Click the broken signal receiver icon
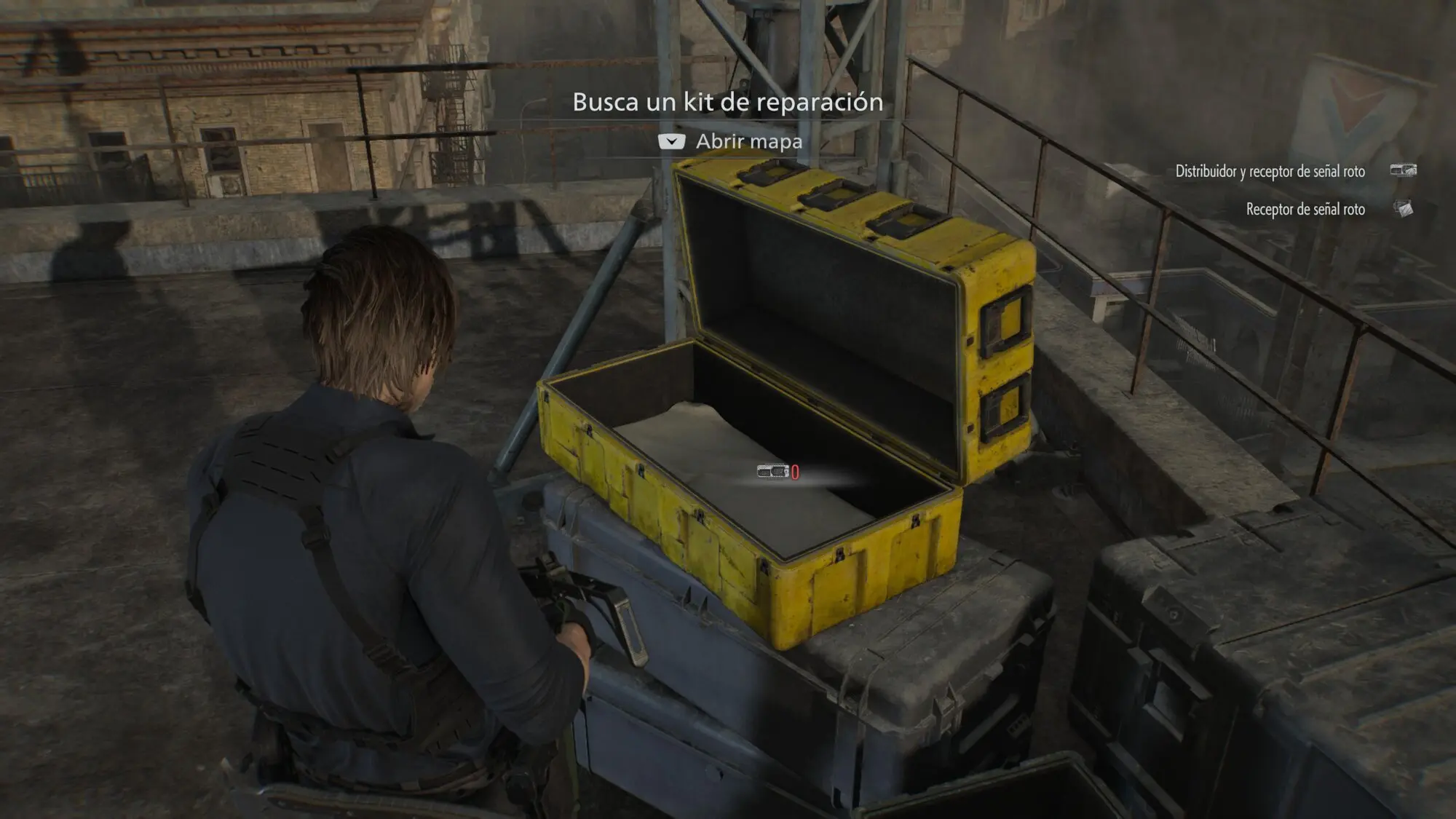Screen dimensions: 1456x819 tap(1403, 209)
